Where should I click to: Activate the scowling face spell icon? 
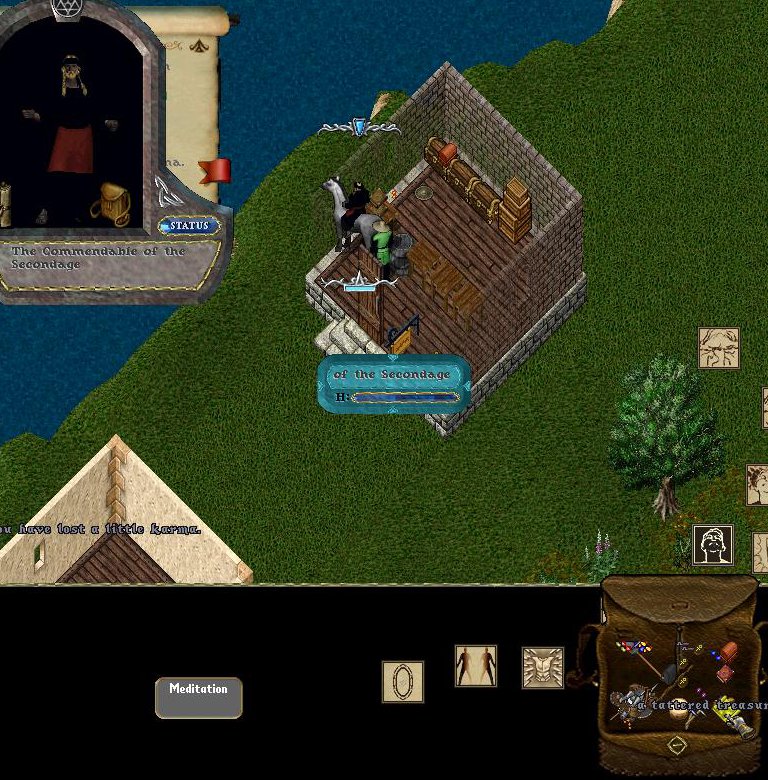pyautogui.click(x=719, y=348)
